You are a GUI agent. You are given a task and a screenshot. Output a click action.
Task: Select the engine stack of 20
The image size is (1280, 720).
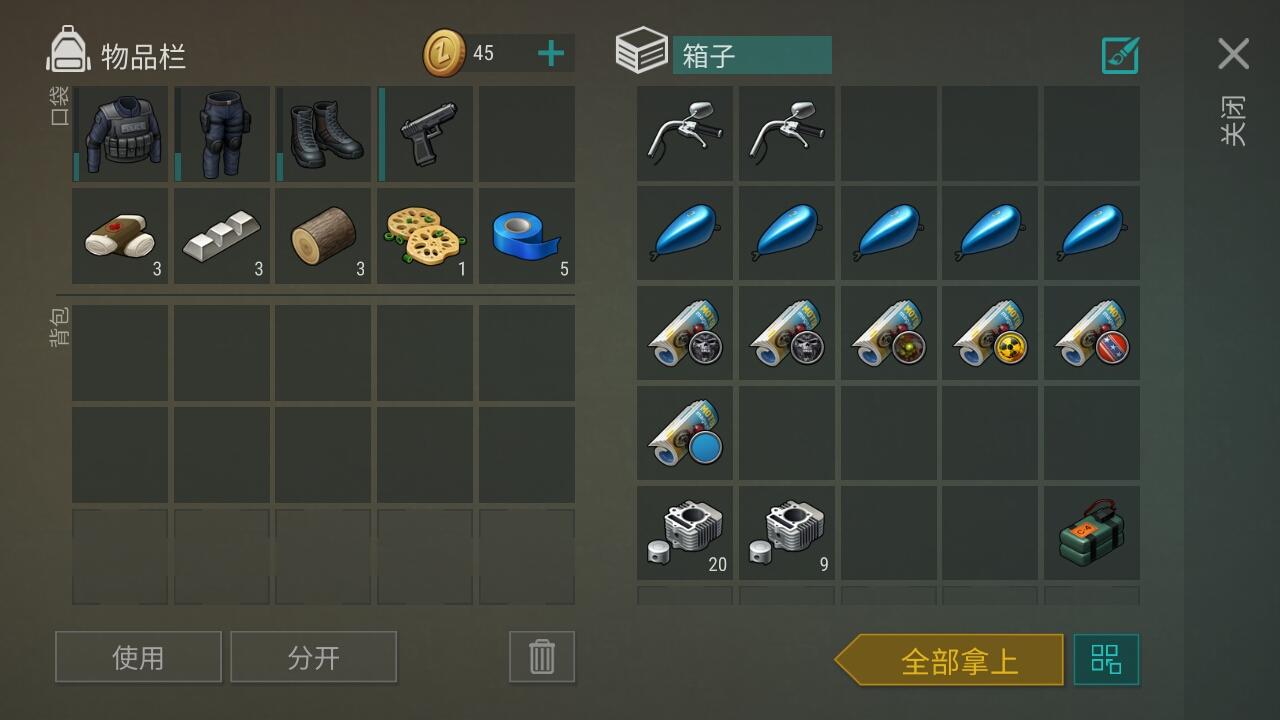click(x=684, y=532)
